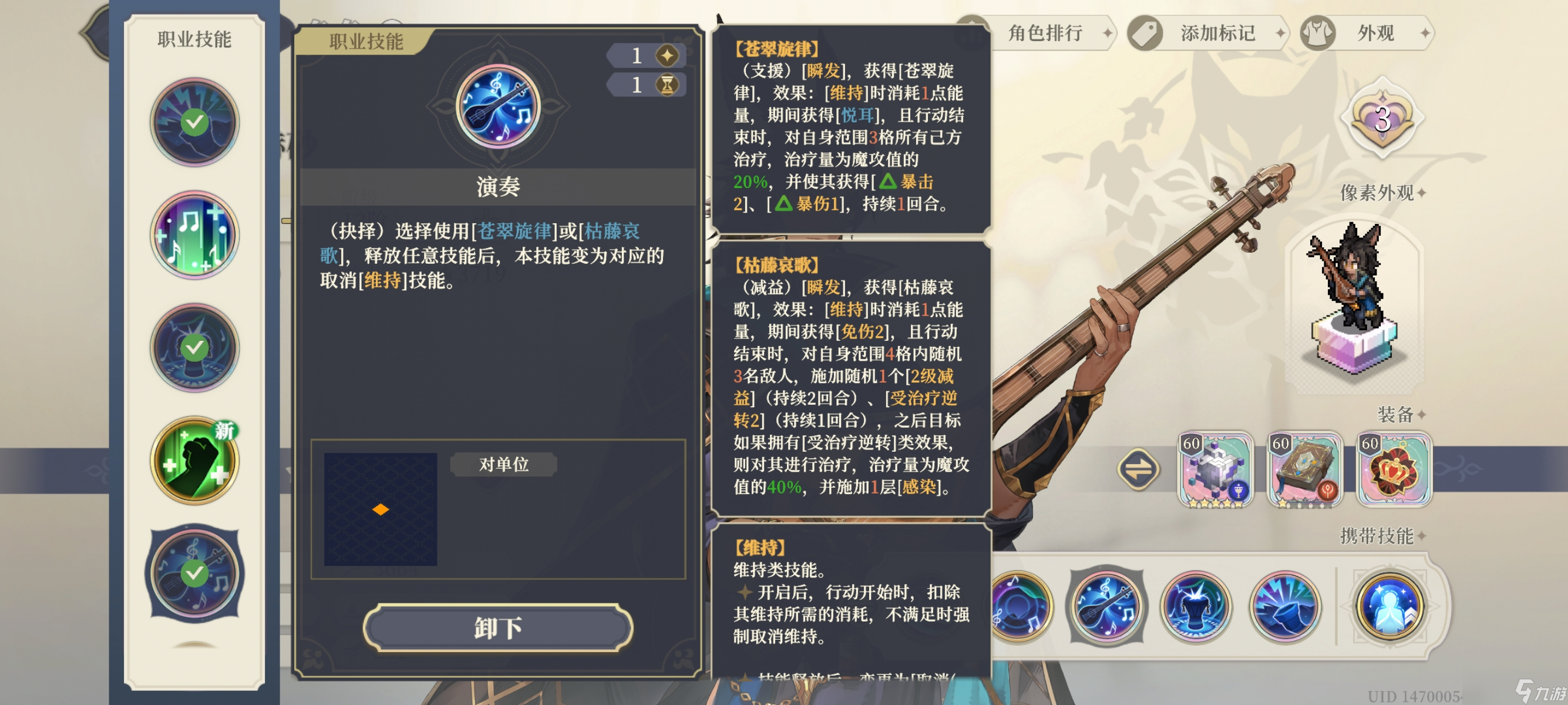Image resolution: width=1568 pixels, height=705 pixels.
Task: Switch to the 外观 tab
Action: (x=1370, y=33)
